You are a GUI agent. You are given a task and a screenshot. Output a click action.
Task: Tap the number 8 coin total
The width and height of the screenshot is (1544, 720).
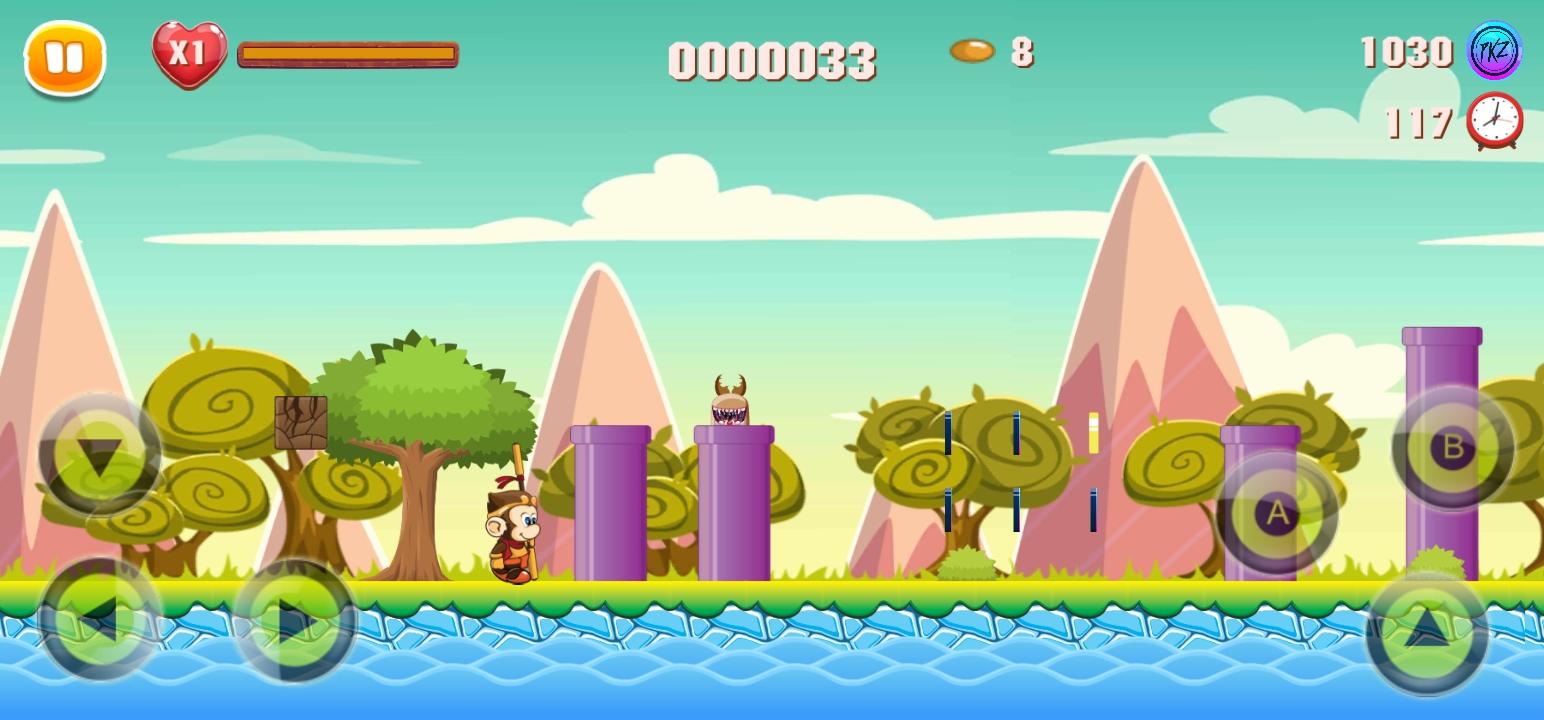click(1023, 52)
